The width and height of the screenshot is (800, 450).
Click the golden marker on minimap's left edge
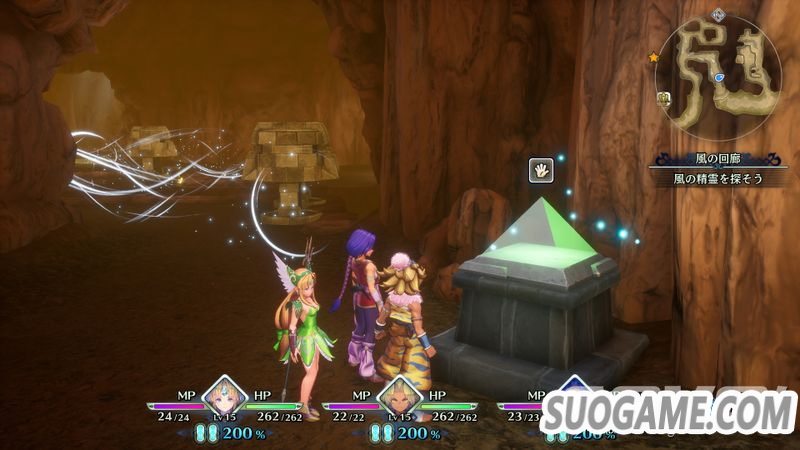click(663, 97)
